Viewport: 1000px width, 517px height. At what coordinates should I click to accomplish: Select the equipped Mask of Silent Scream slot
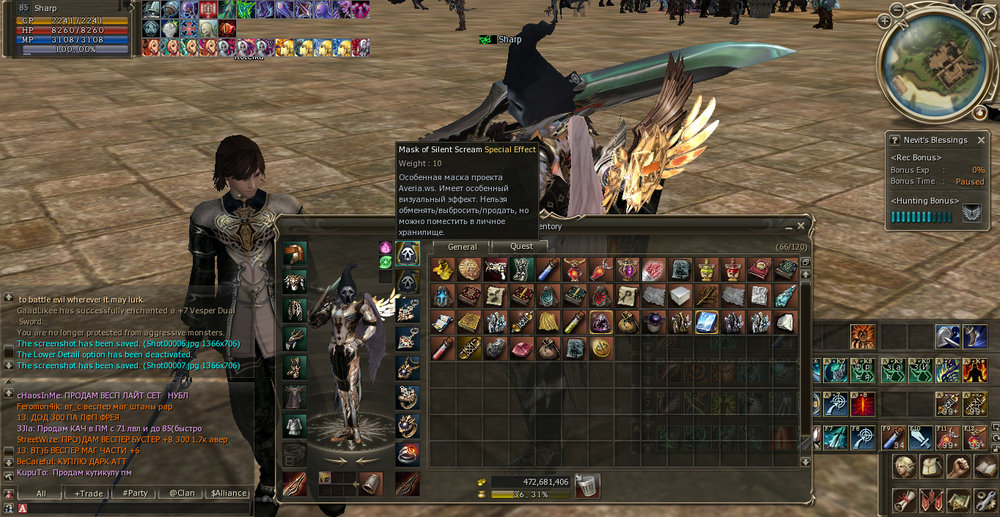[407, 253]
